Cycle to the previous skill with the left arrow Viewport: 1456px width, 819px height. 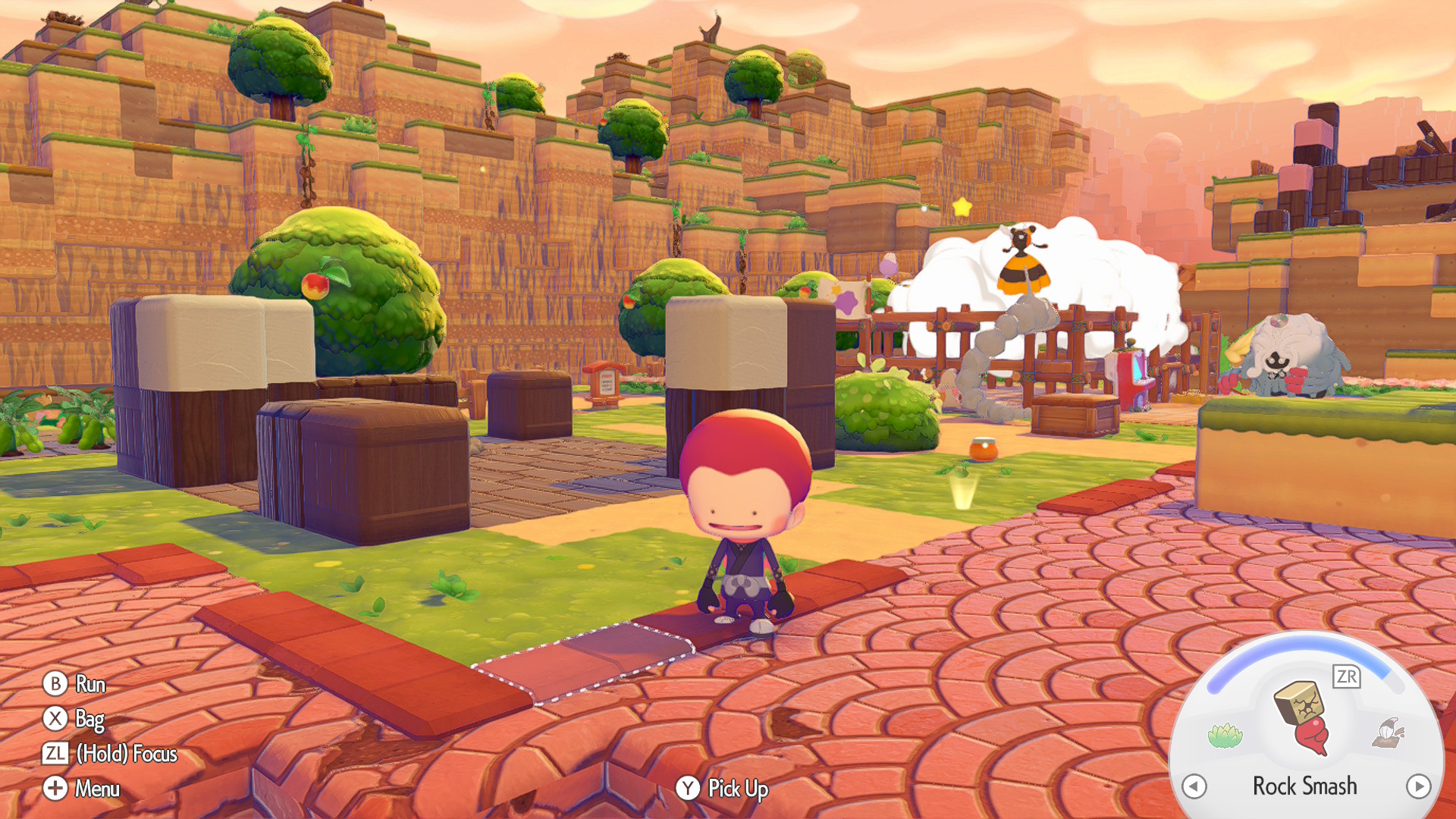tap(1194, 786)
